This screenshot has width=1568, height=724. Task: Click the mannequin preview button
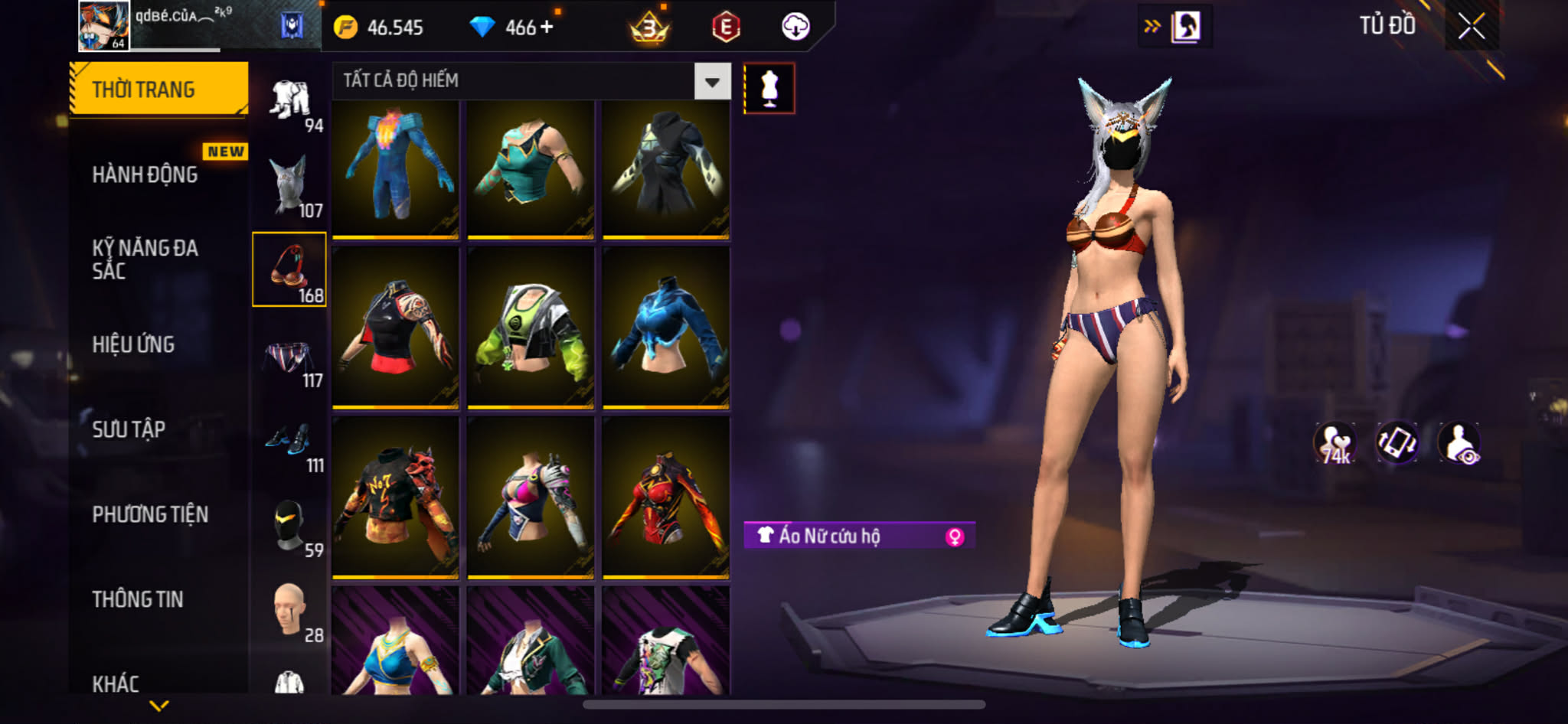(x=769, y=89)
